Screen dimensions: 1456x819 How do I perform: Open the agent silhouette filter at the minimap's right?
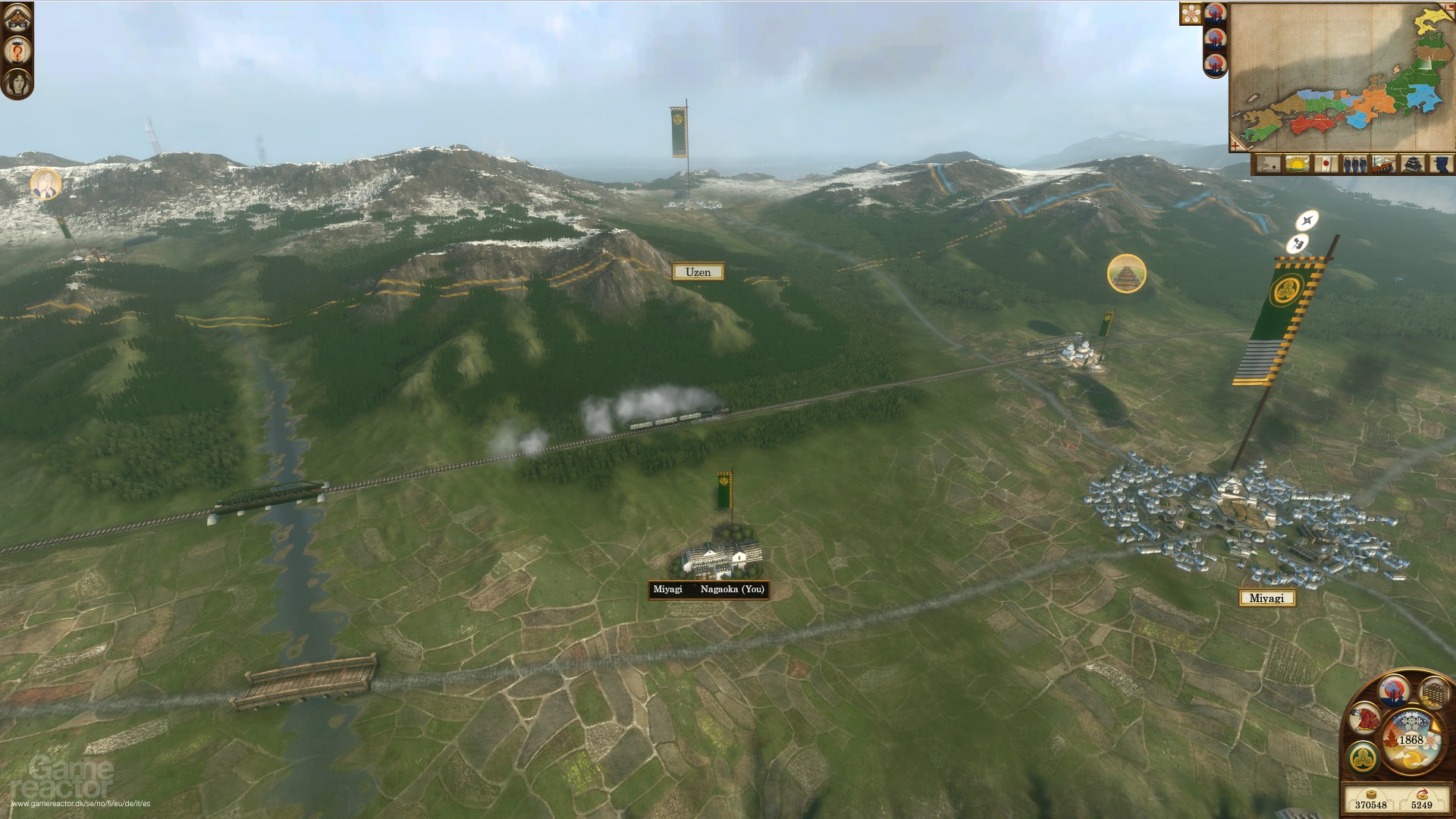pos(1442,164)
